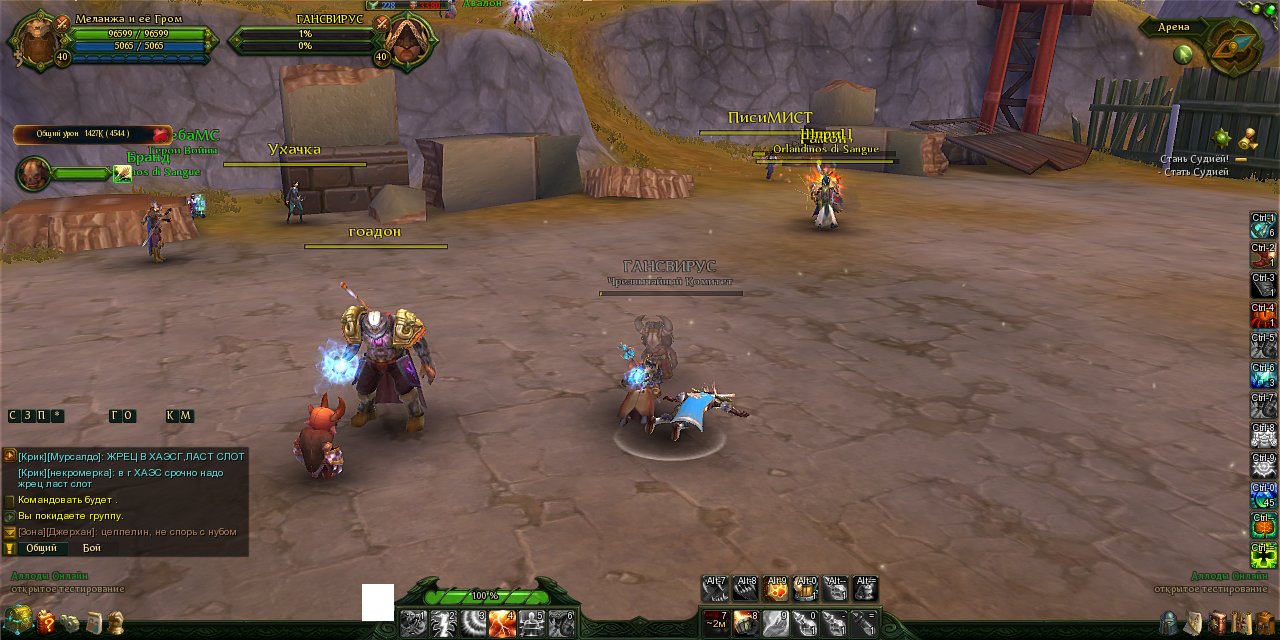Viewport: 1280px width, 640px height.
Task: Select the Общий chat tab
Action: click(41, 548)
